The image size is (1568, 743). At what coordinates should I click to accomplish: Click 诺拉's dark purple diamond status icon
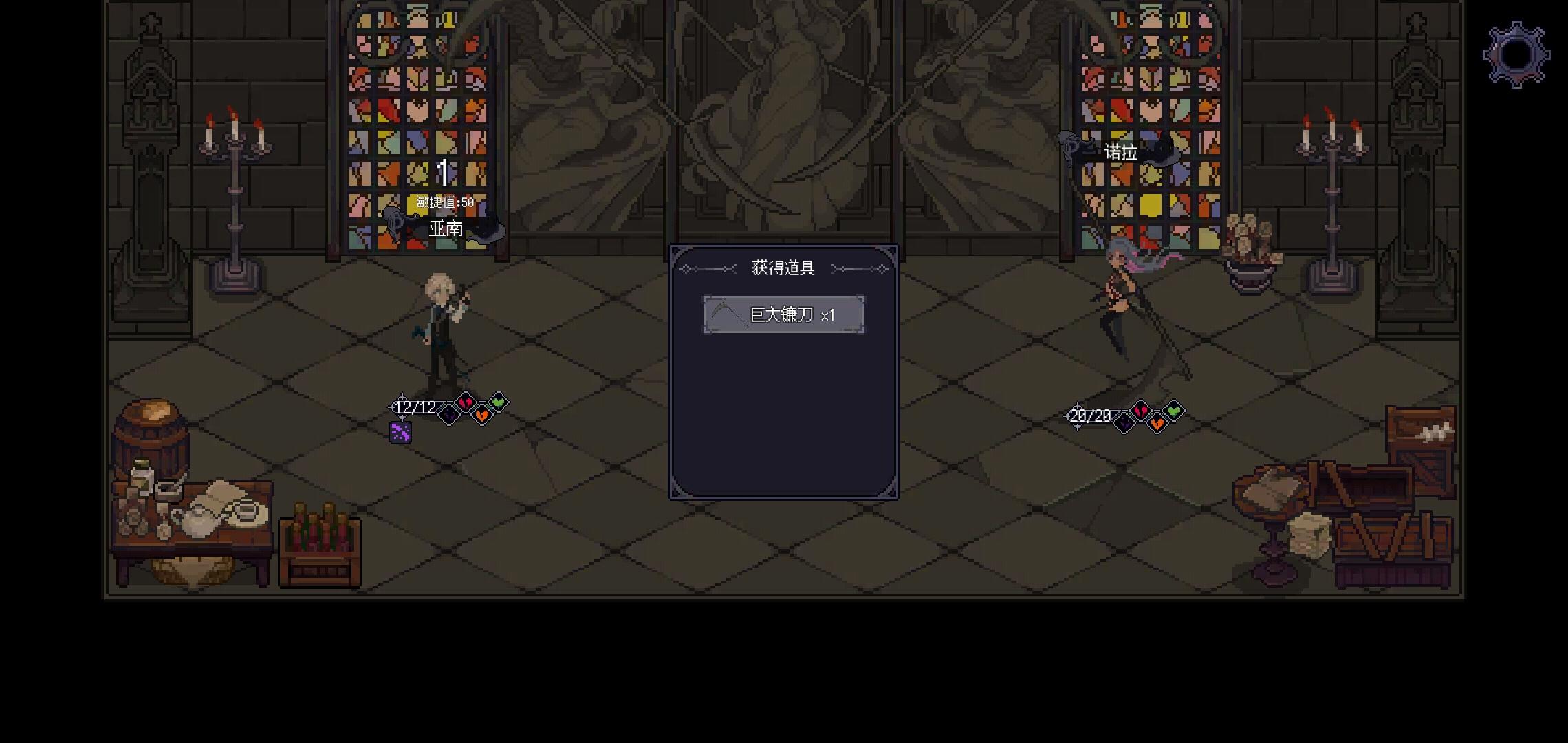pyautogui.click(x=1124, y=421)
